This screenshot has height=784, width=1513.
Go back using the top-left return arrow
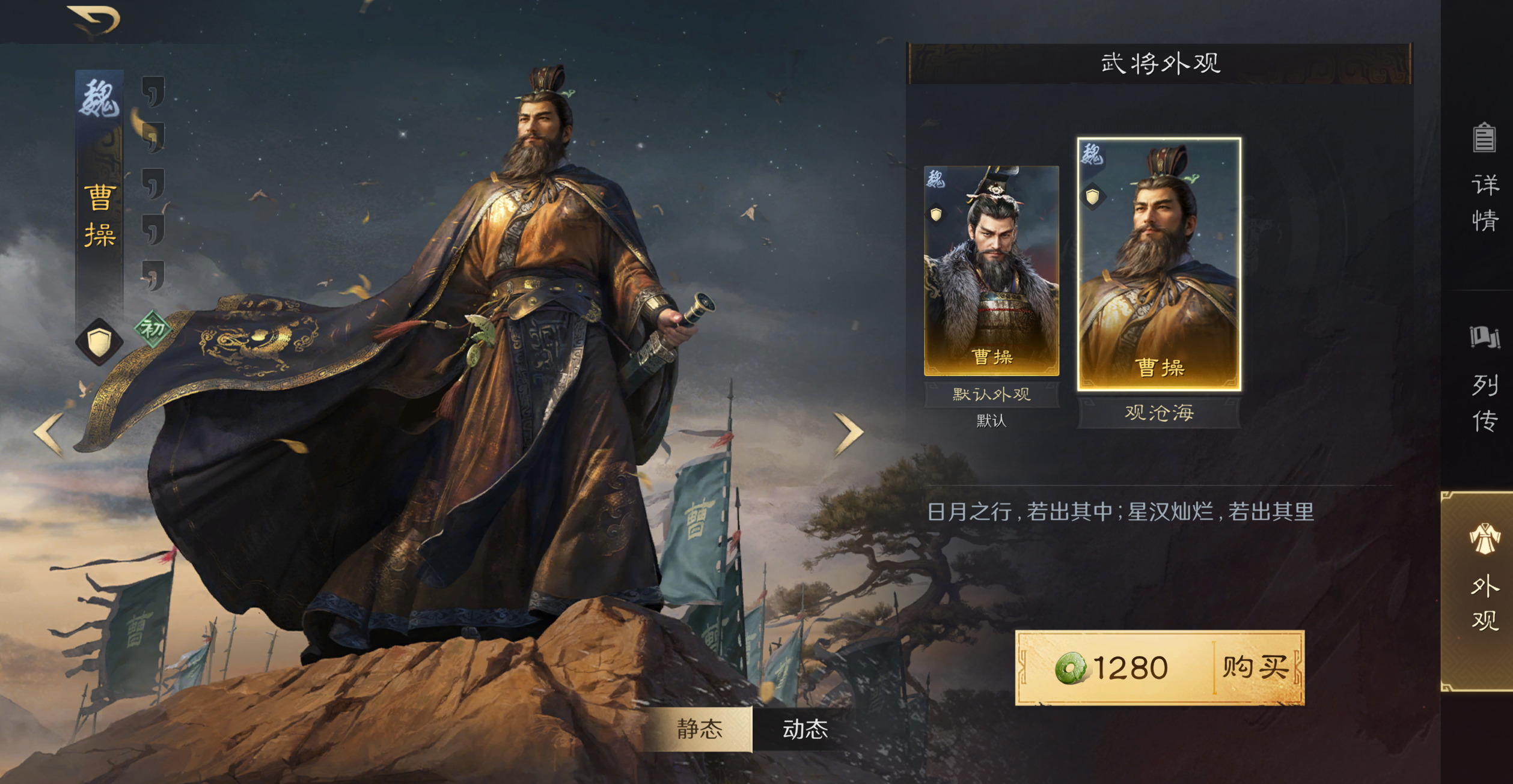click(x=95, y=20)
